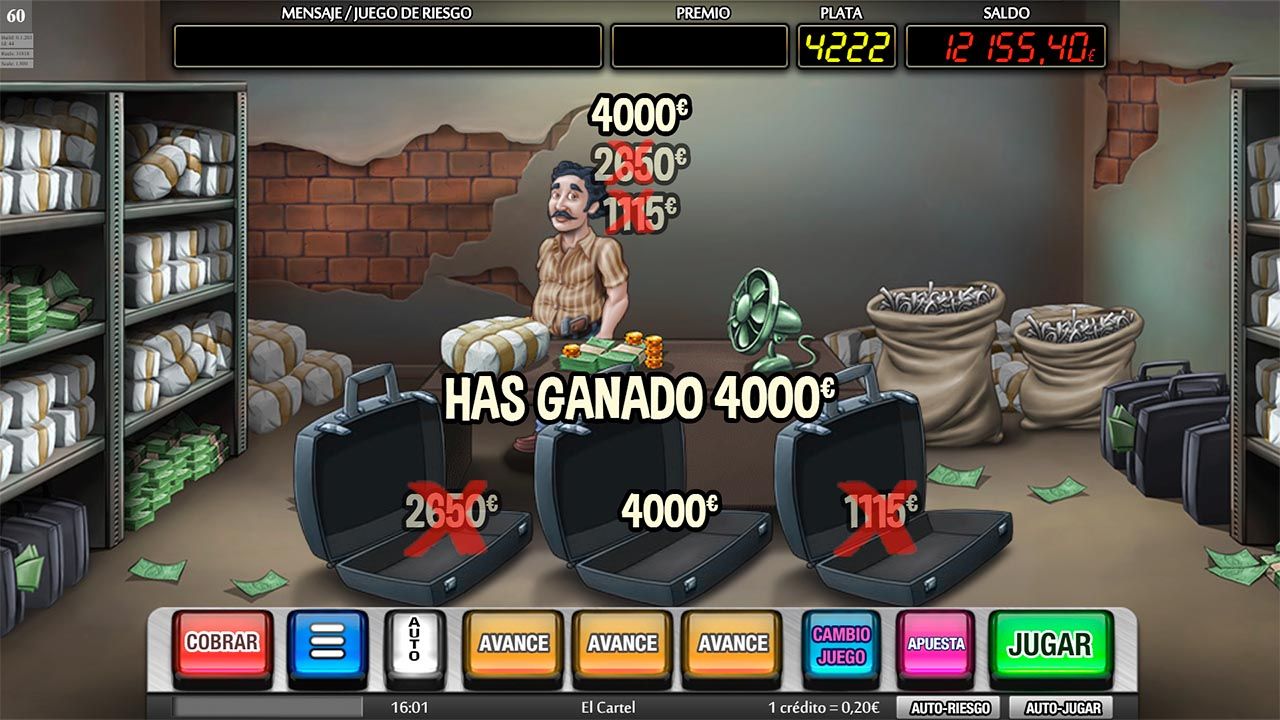This screenshot has width=1280, height=720.
Task: Select the crossed-out 1115€ suitcase
Action: (x=880, y=510)
